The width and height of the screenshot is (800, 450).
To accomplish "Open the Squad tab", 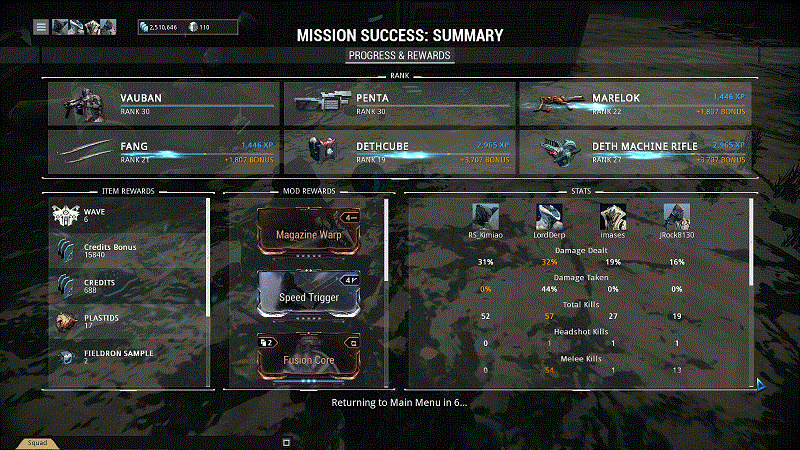I will [37, 442].
